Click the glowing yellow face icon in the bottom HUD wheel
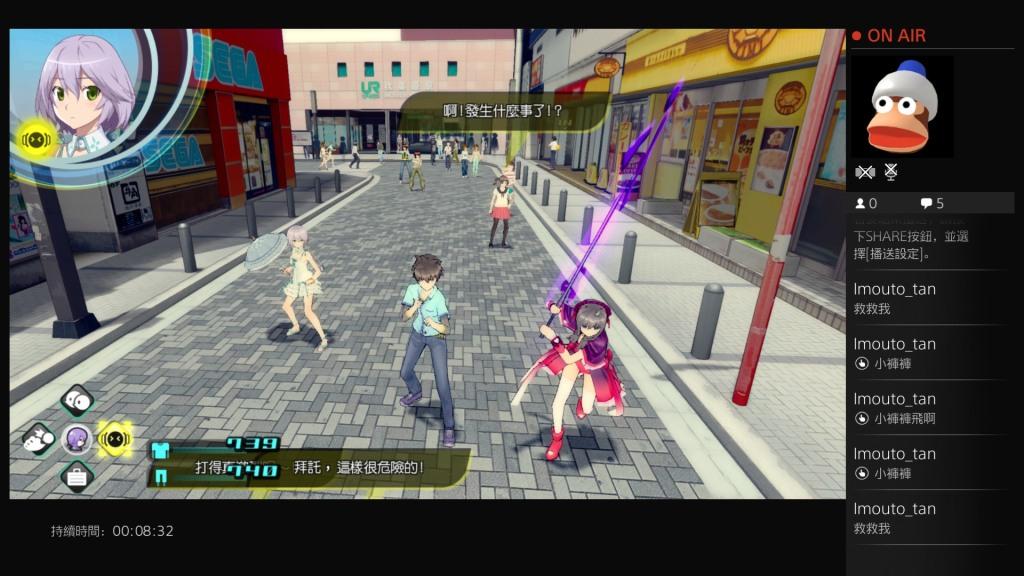 pos(115,438)
